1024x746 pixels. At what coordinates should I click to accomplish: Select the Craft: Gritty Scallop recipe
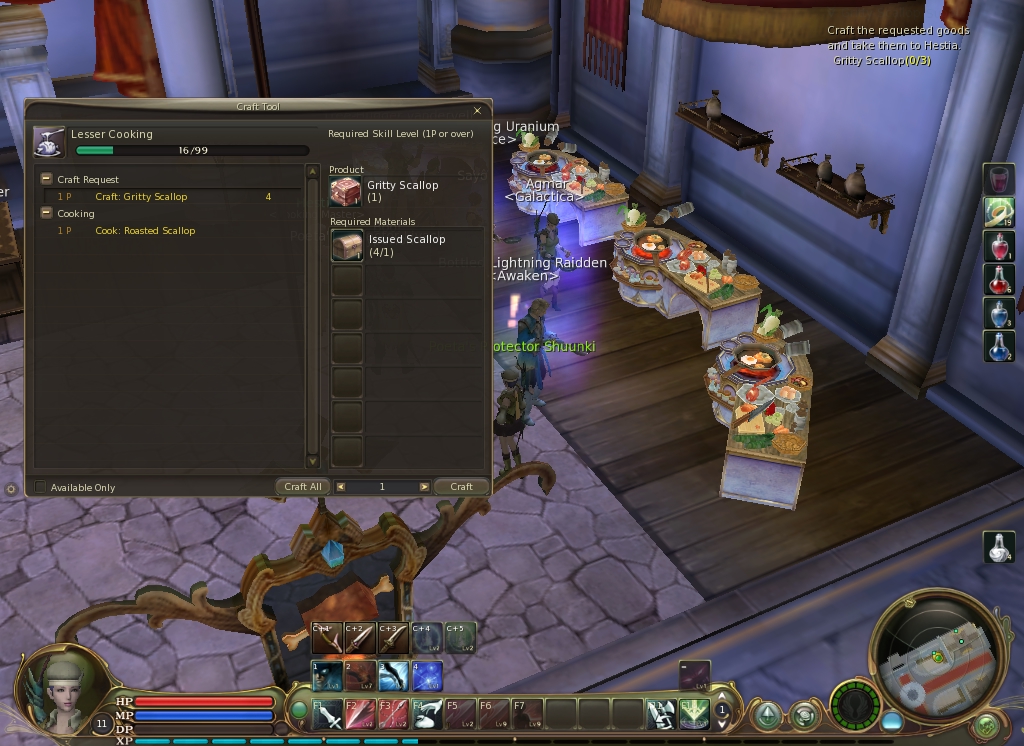point(141,197)
